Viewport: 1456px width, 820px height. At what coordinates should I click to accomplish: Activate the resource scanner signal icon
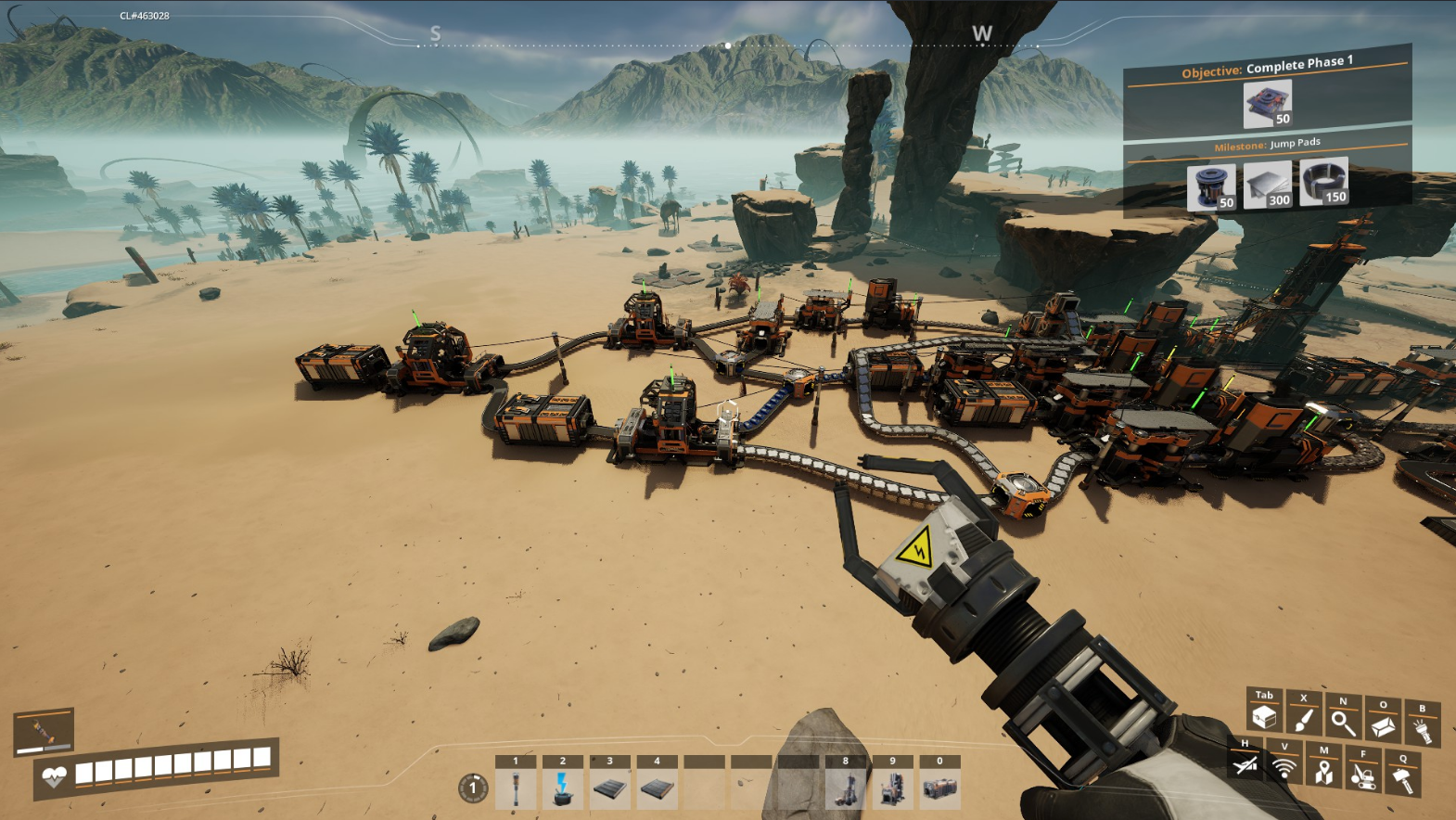tap(1284, 767)
